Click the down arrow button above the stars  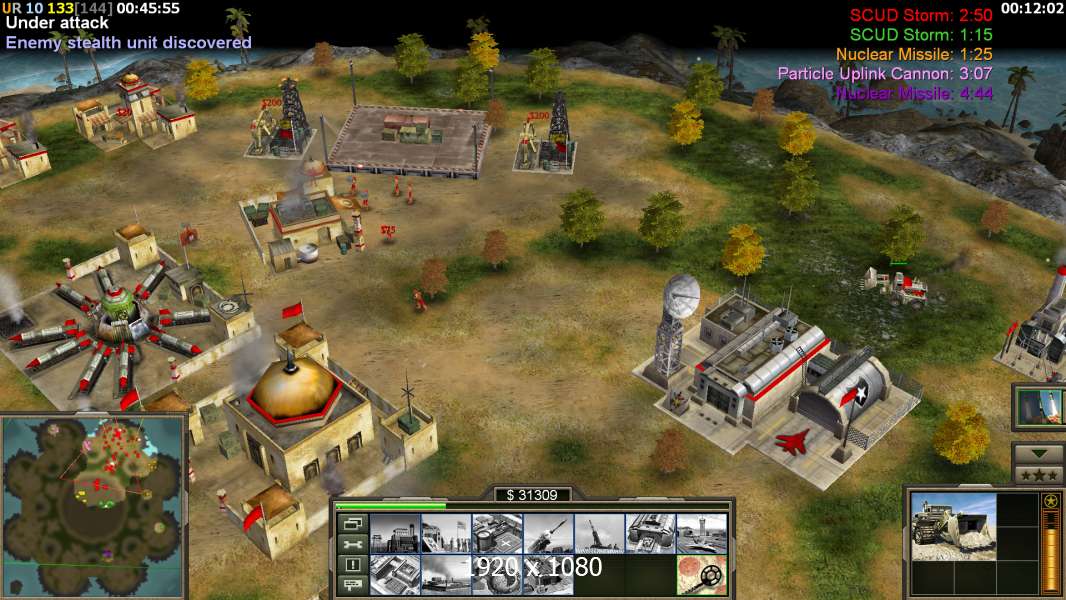[x=1038, y=453]
